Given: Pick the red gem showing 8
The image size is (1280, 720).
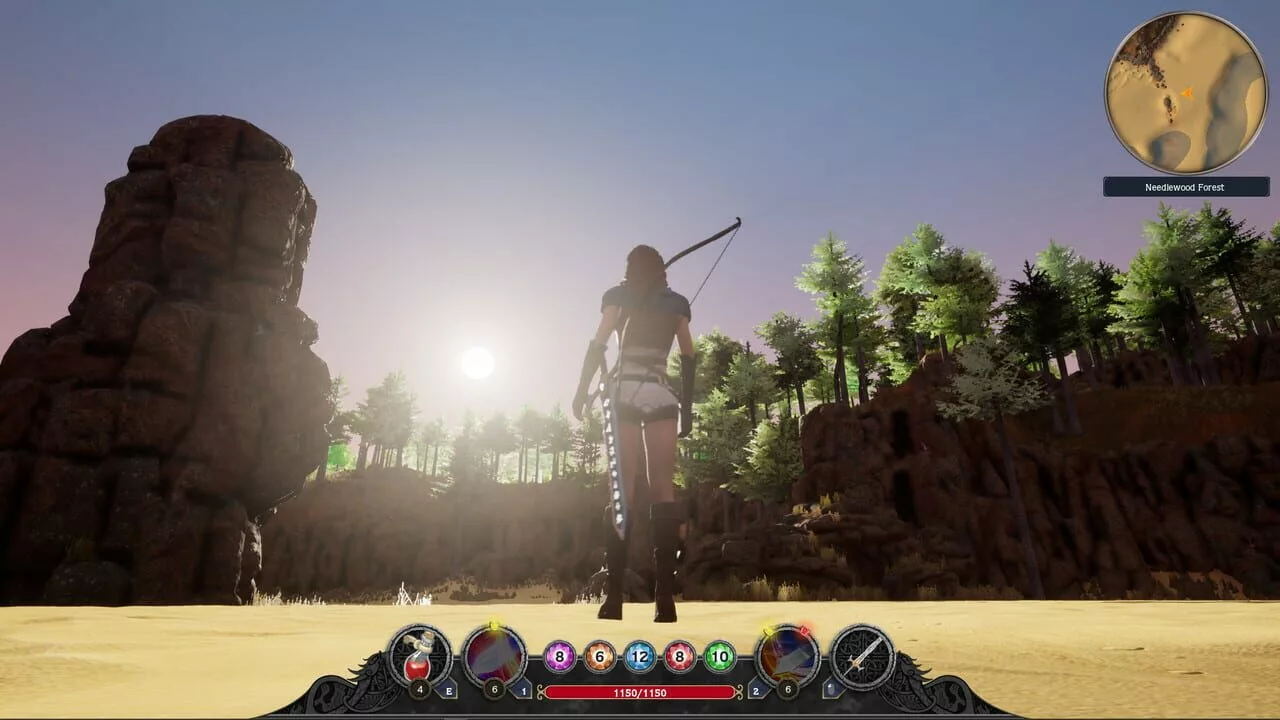Looking at the screenshot, I should pyautogui.click(x=680, y=657).
